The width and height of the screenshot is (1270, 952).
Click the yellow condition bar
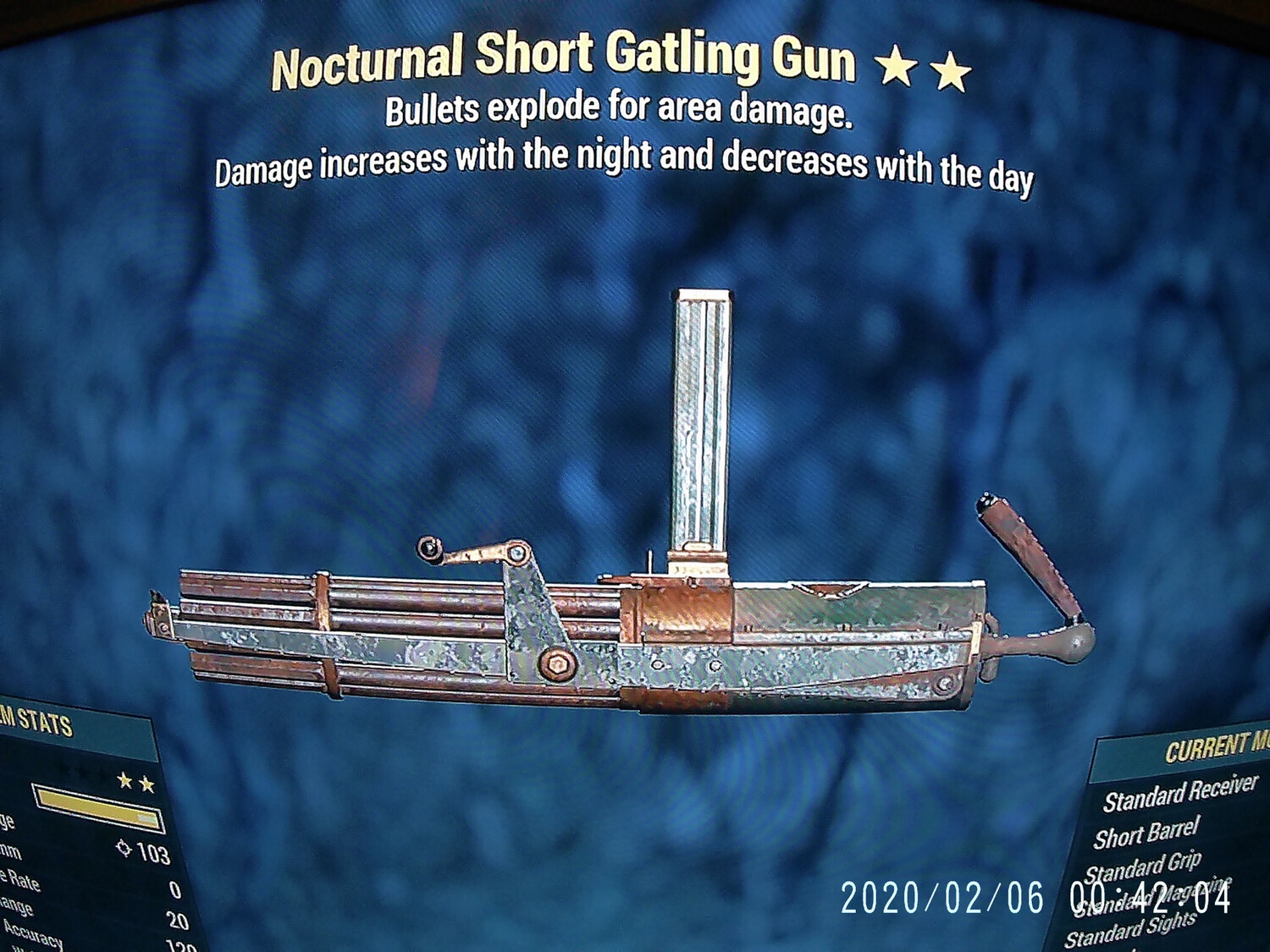point(97,810)
